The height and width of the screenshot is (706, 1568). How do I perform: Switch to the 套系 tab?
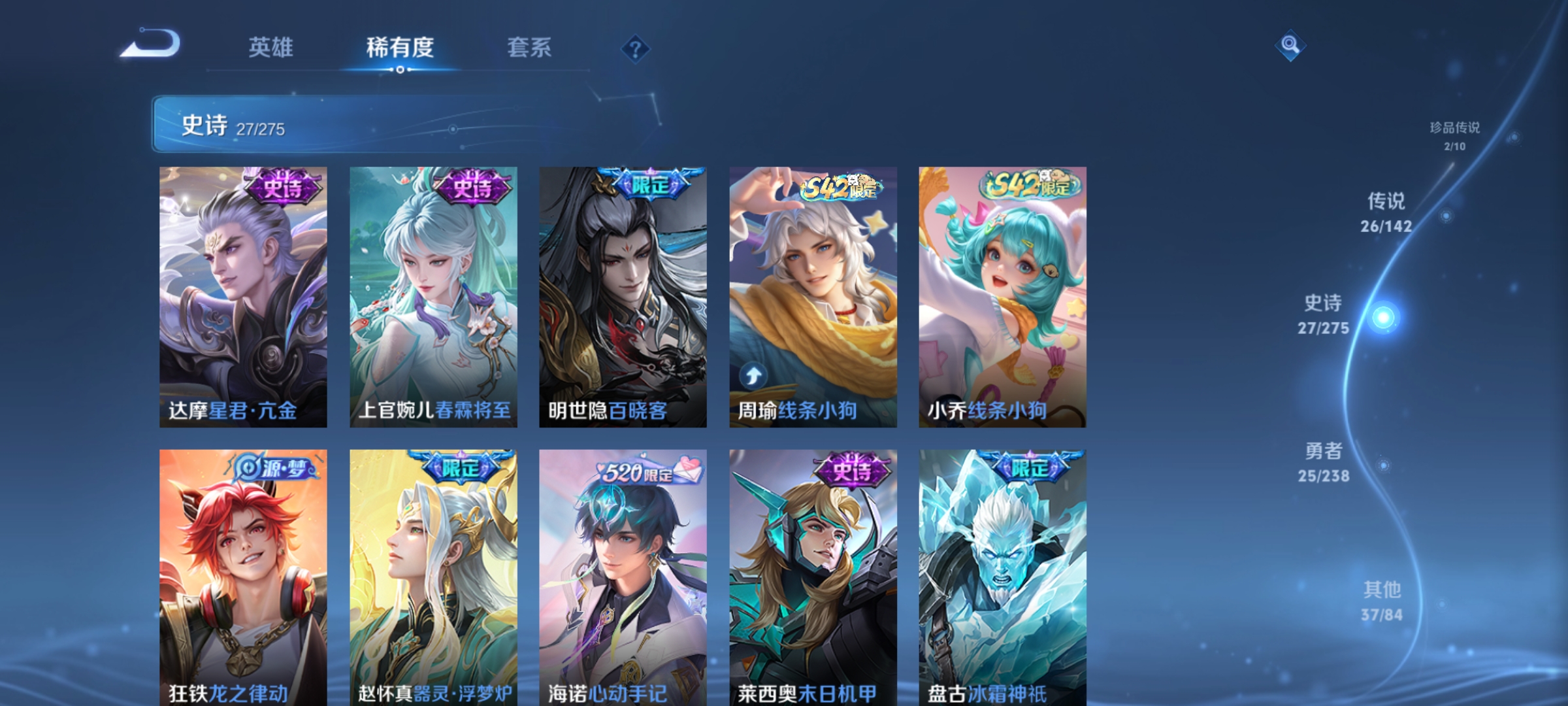529,47
